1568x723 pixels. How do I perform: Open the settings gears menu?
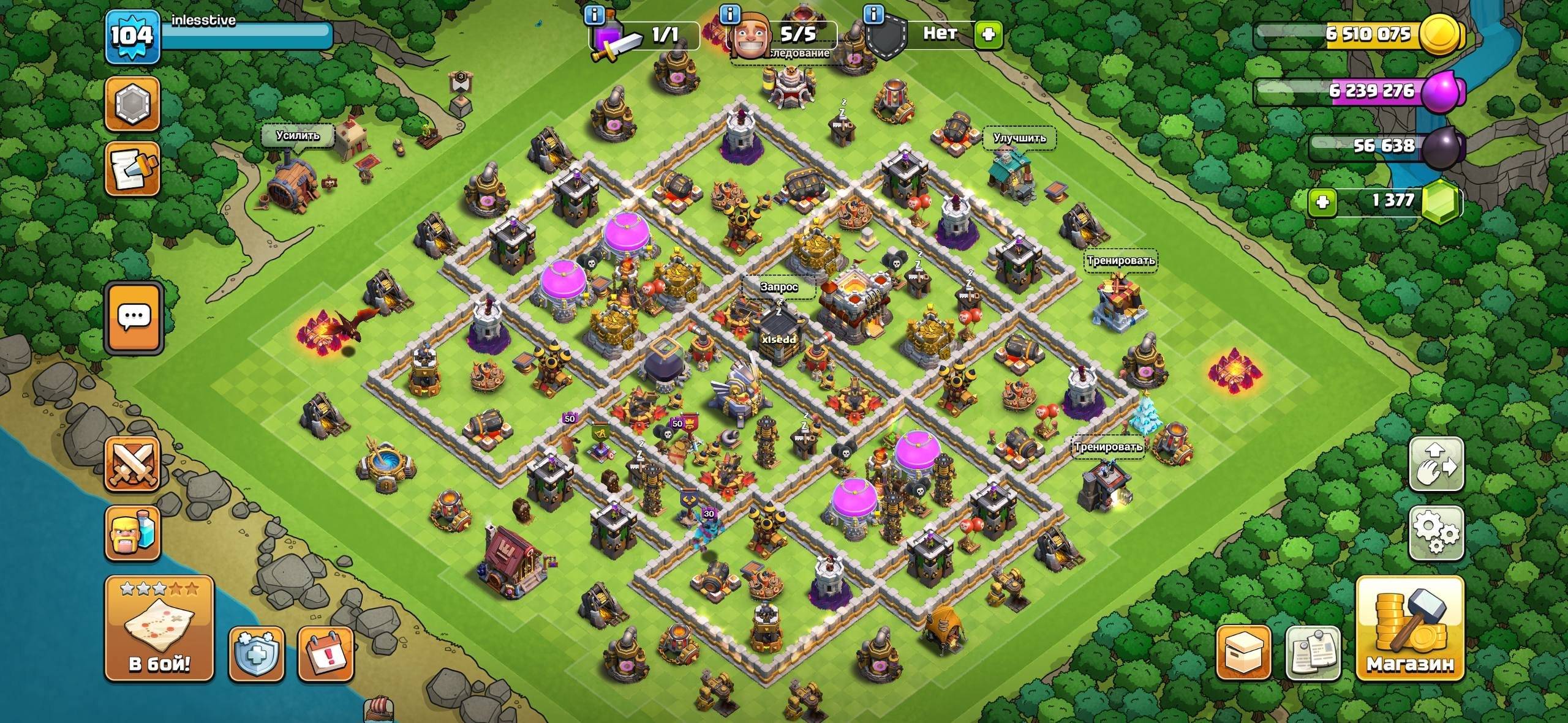[1436, 533]
